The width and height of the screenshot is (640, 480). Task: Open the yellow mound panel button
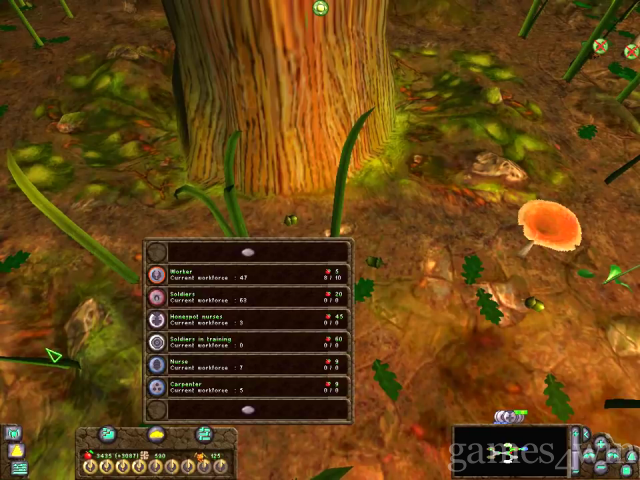point(156,434)
